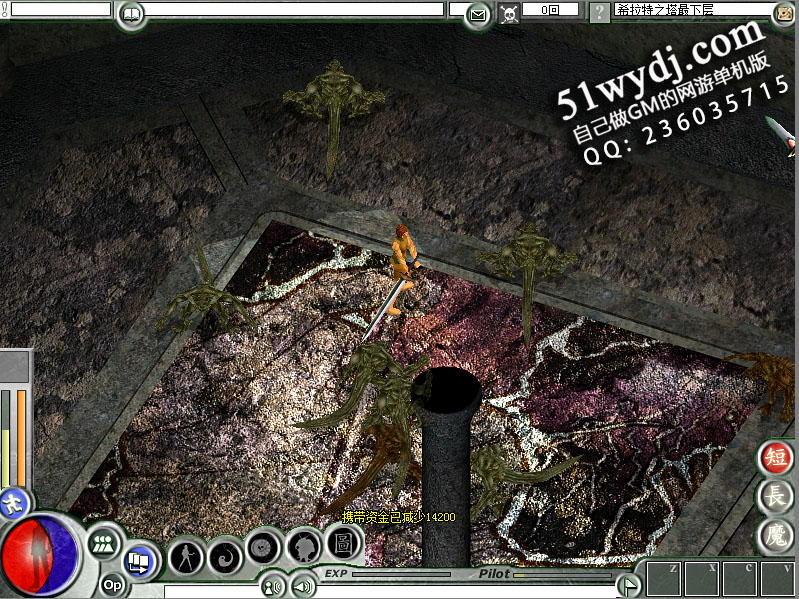Select the short-range (短) weapon button
Screen dimensions: 799x599
point(776,458)
